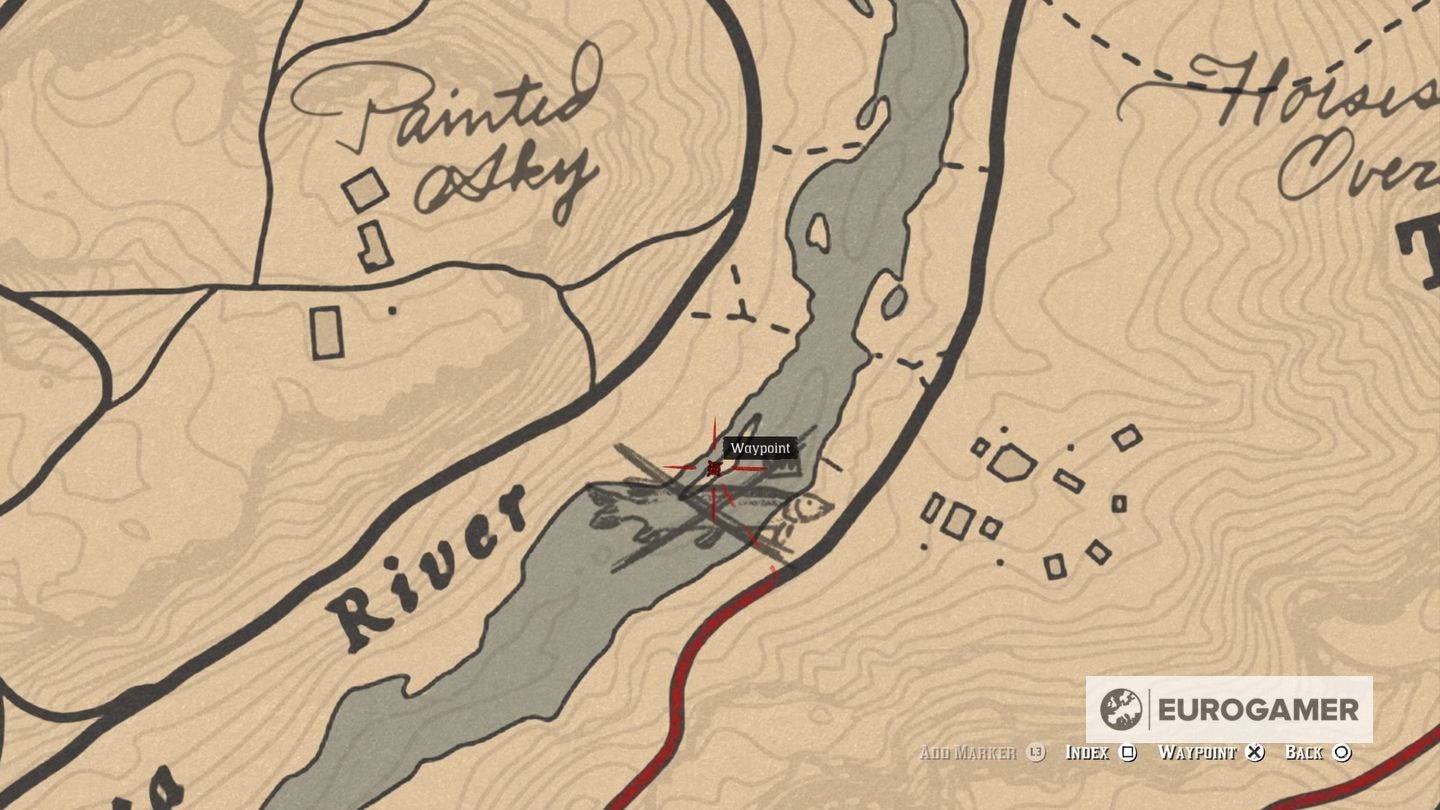
Task: Click the Waypoint tooltip label on the map
Action: (x=760, y=448)
